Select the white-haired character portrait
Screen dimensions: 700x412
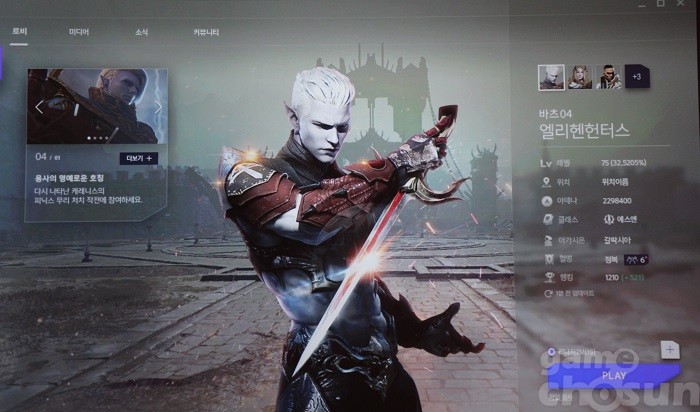point(551,77)
